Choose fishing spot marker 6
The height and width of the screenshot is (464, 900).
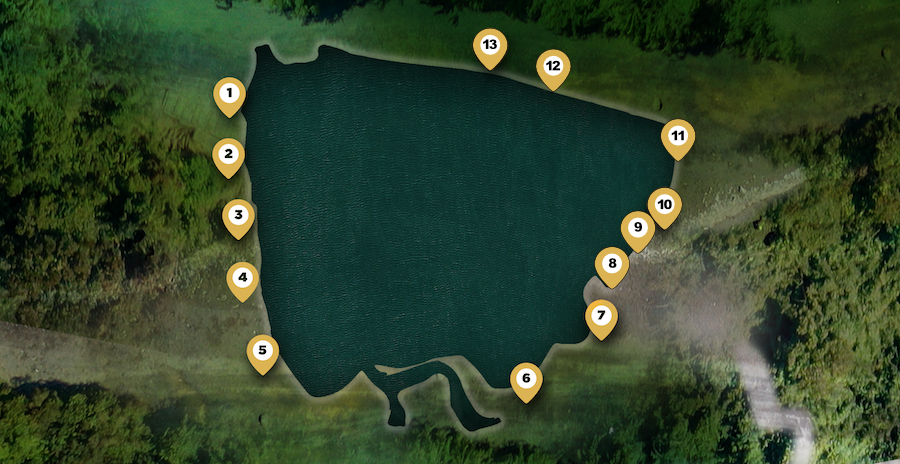pos(526,380)
